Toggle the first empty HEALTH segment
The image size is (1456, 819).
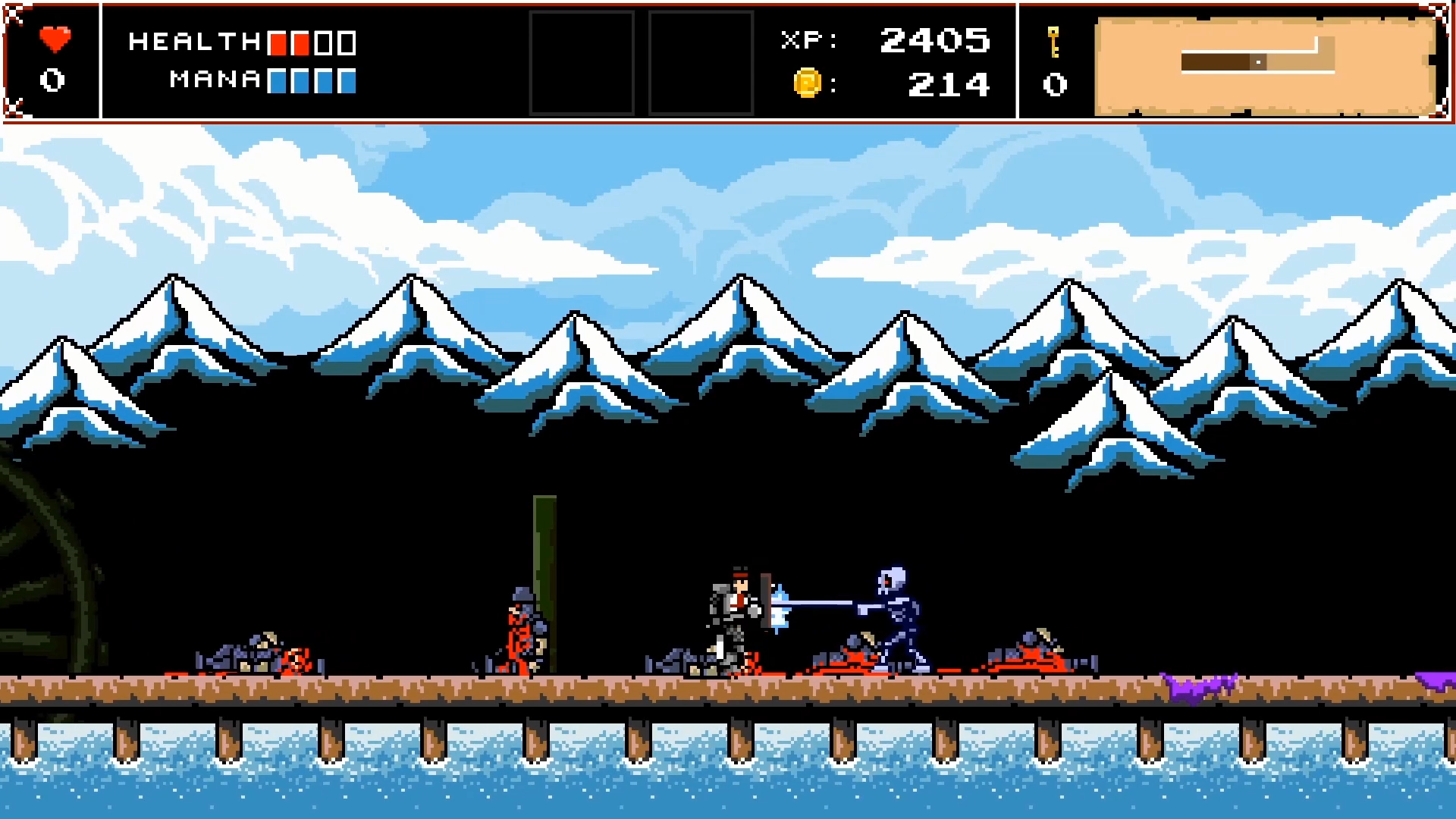[322, 42]
